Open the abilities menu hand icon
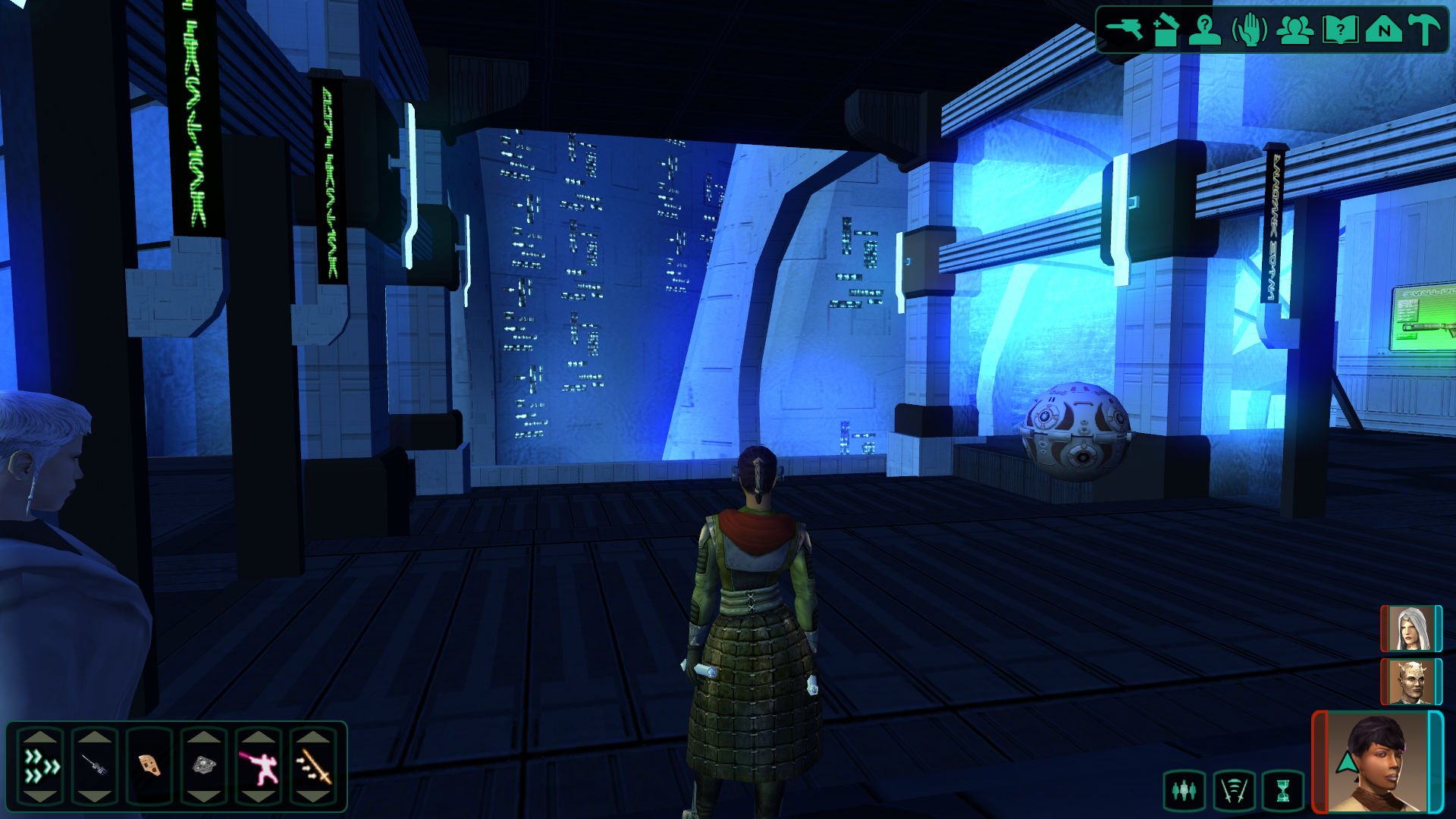 (x=1249, y=31)
